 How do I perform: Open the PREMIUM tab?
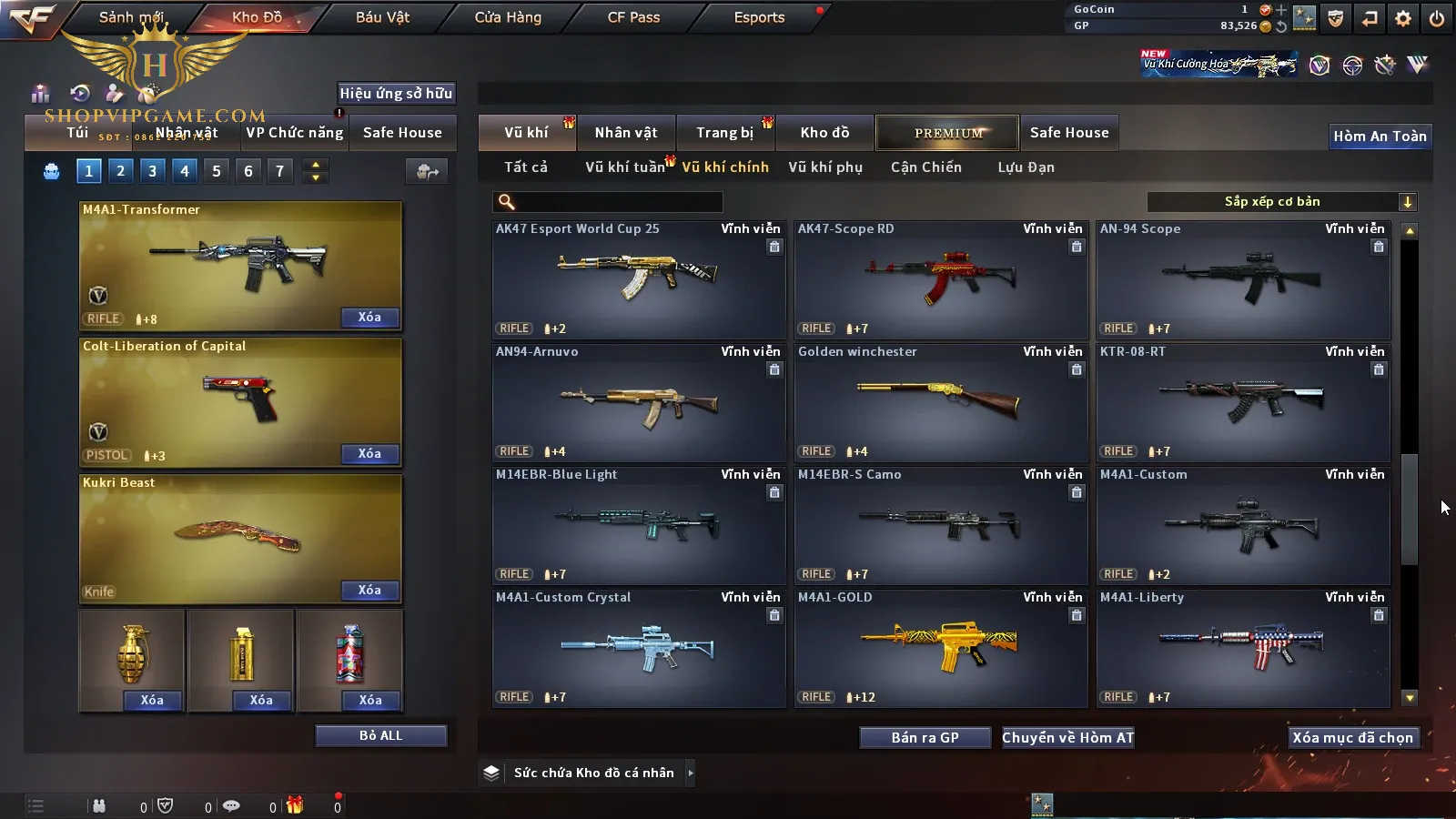coord(947,133)
